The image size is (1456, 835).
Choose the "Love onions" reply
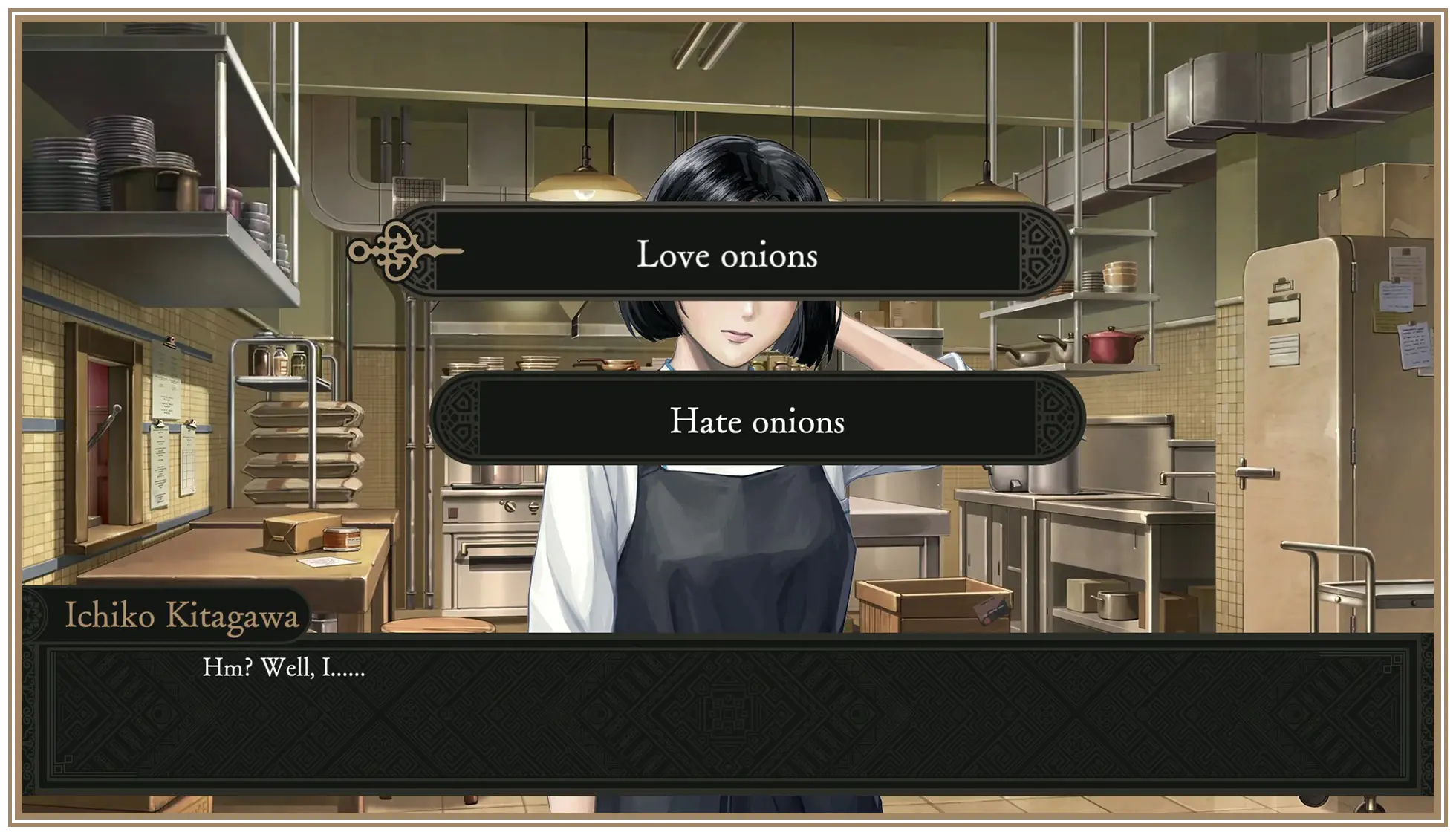727,253
